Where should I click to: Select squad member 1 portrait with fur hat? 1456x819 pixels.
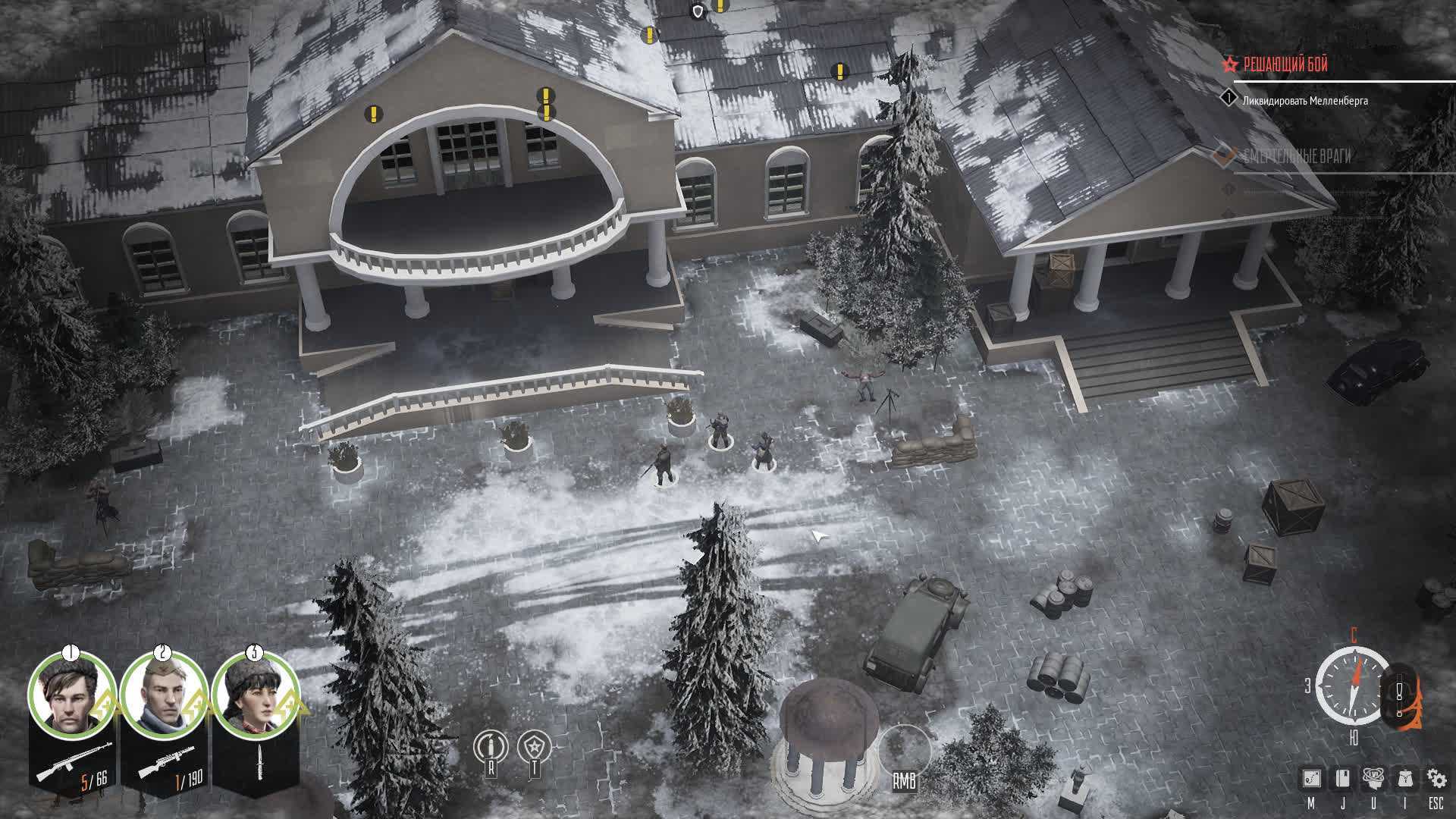pos(71,695)
